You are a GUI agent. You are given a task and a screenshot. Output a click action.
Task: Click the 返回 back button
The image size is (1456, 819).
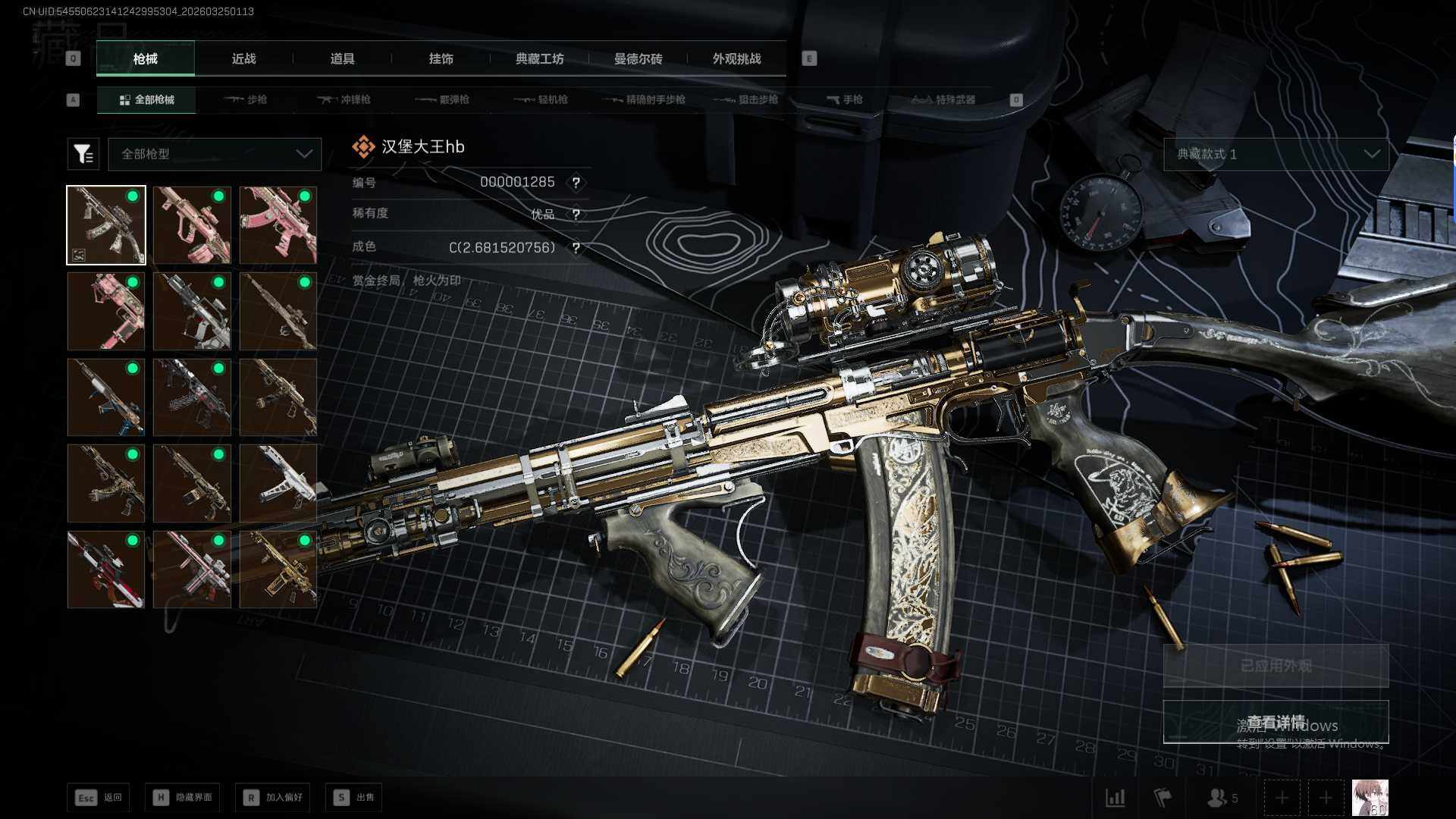pyautogui.click(x=98, y=797)
